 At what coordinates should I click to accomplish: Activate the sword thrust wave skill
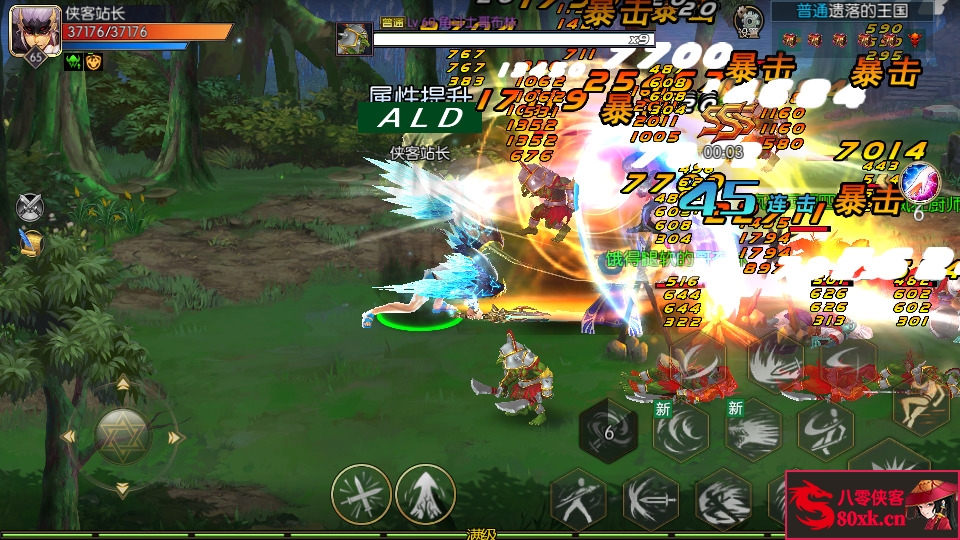(651, 497)
